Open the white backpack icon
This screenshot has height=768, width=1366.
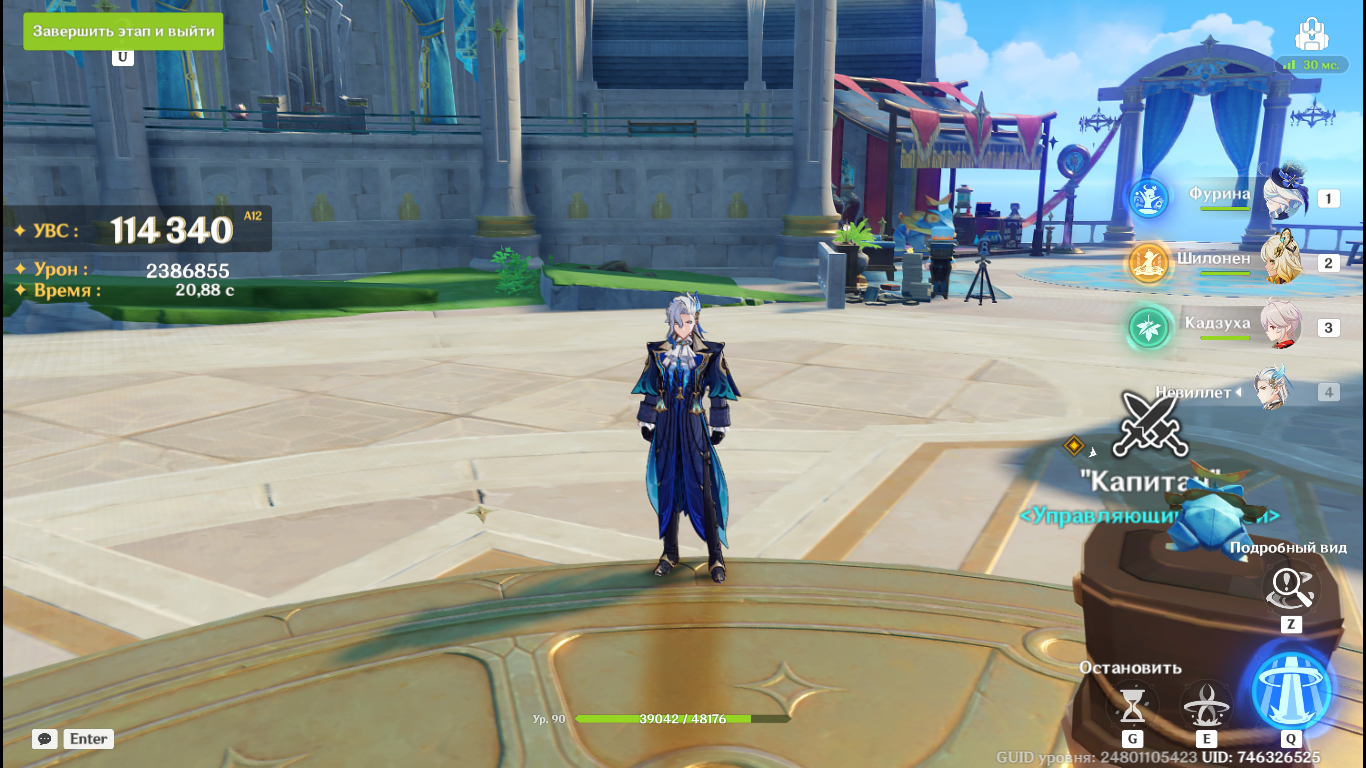1312,36
